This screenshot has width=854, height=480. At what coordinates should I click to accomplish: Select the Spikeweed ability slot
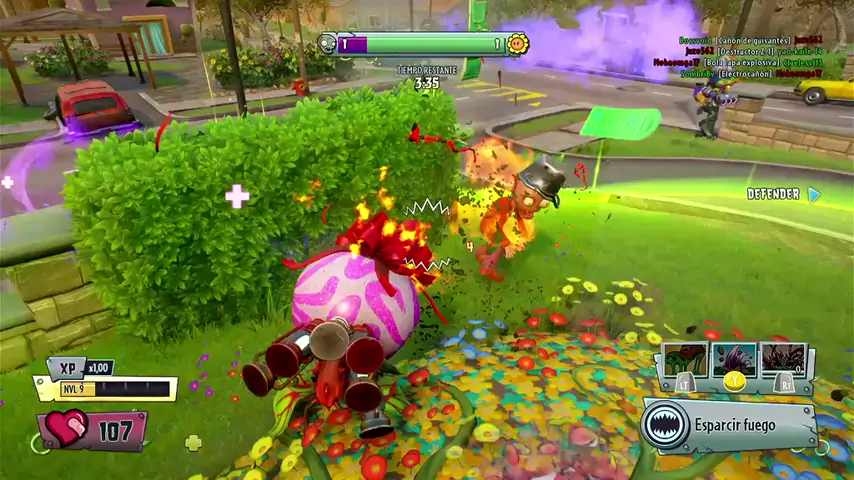click(x=782, y=358)
